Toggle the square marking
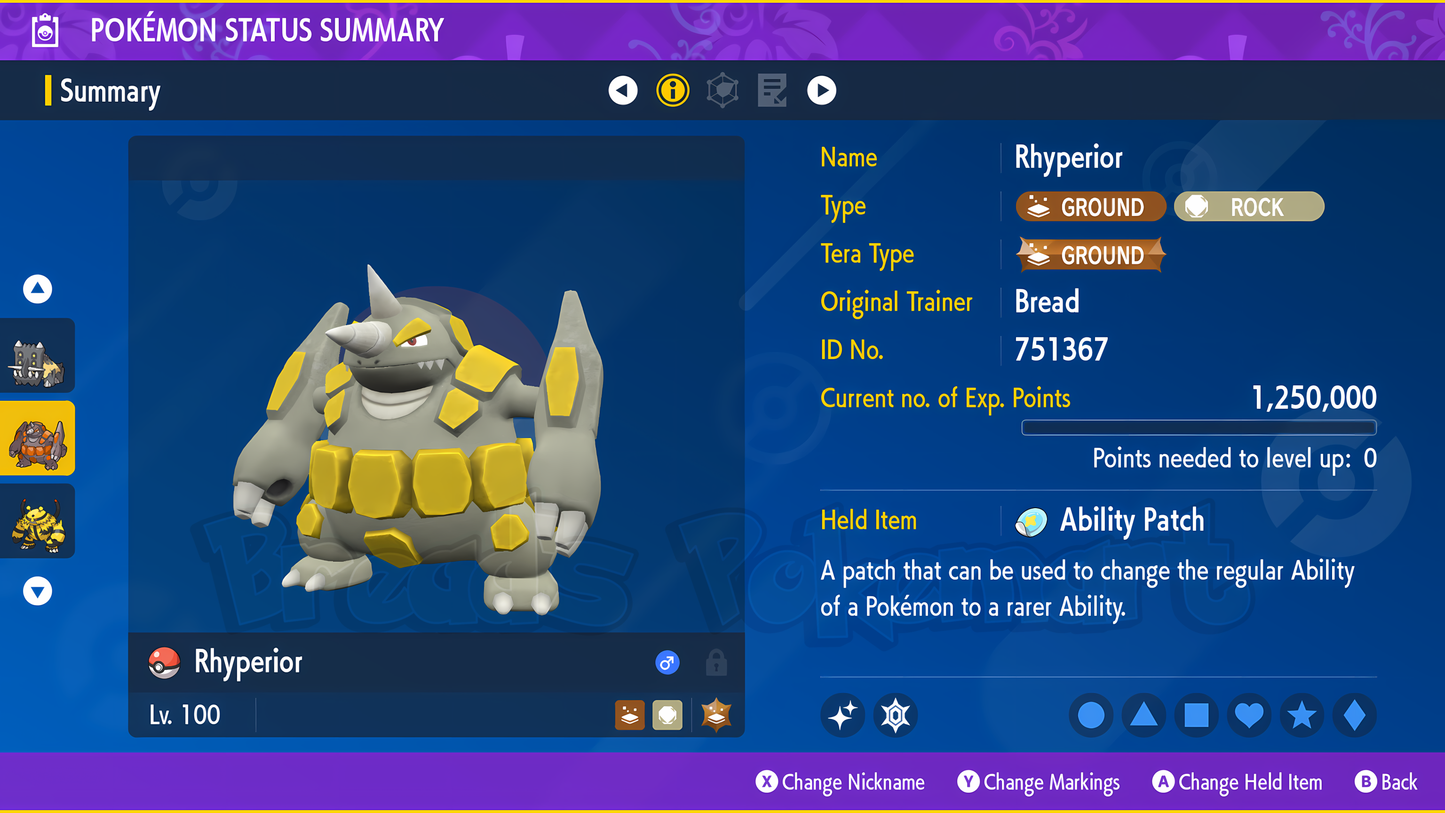The height and width of the screenshot is (813, 1445). (1196, 715)
